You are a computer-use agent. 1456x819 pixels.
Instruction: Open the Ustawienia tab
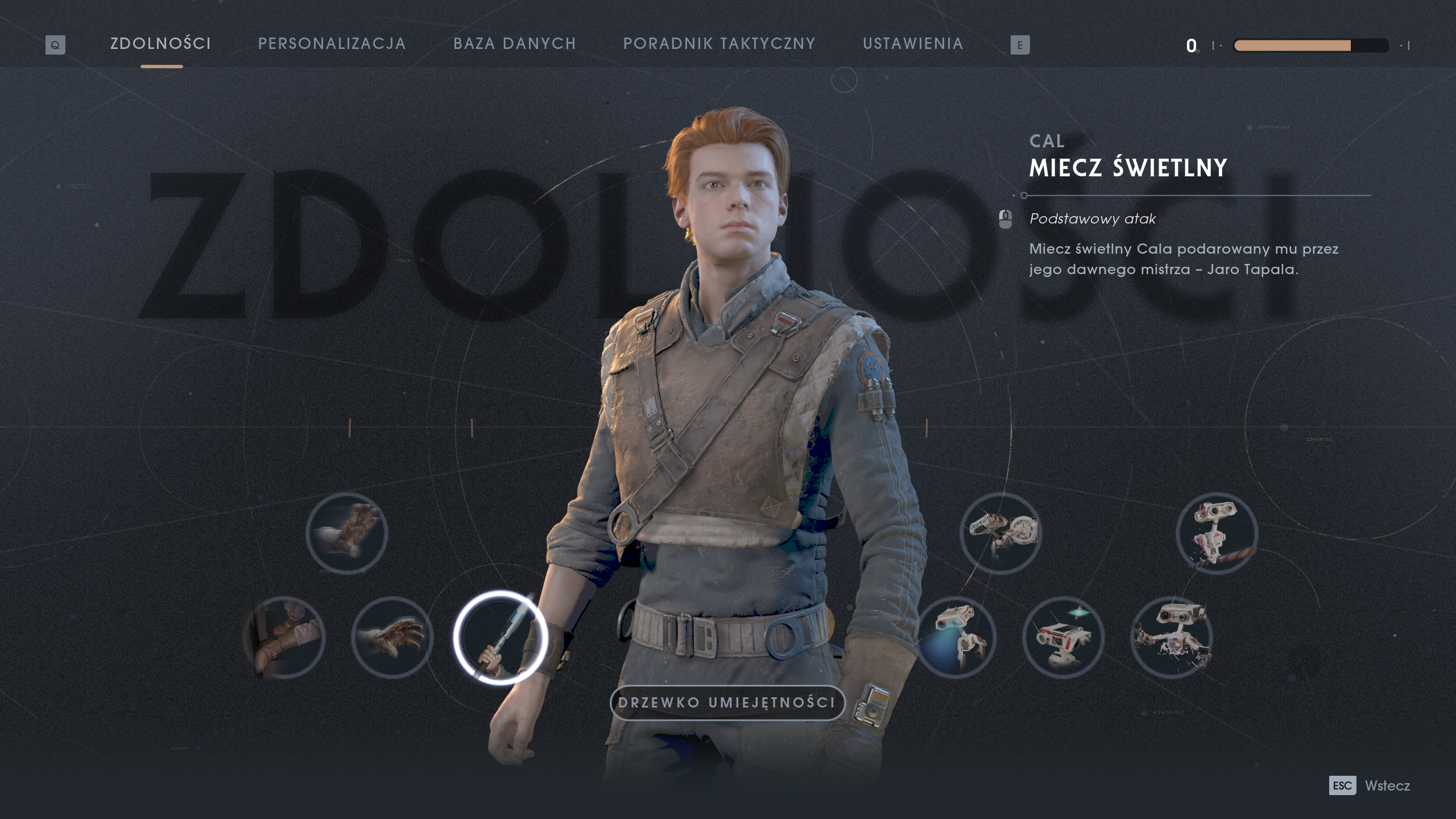coord(913,44)
